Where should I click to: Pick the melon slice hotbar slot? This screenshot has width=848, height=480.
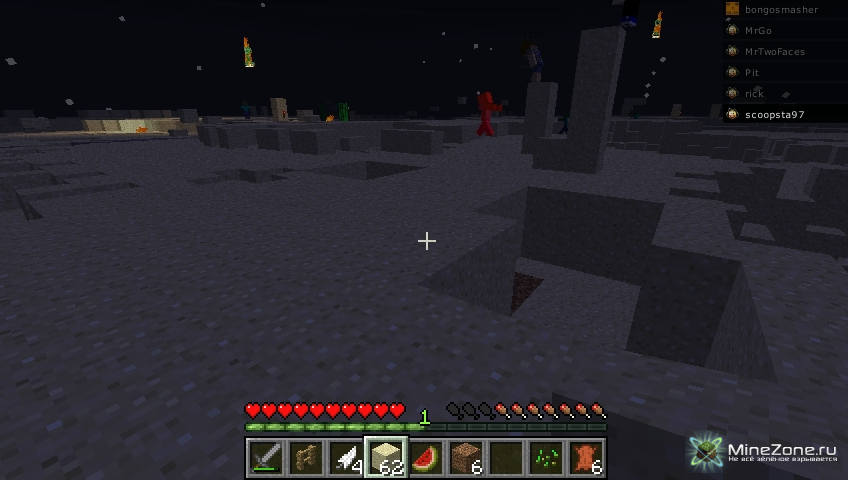tap(426, 458)
